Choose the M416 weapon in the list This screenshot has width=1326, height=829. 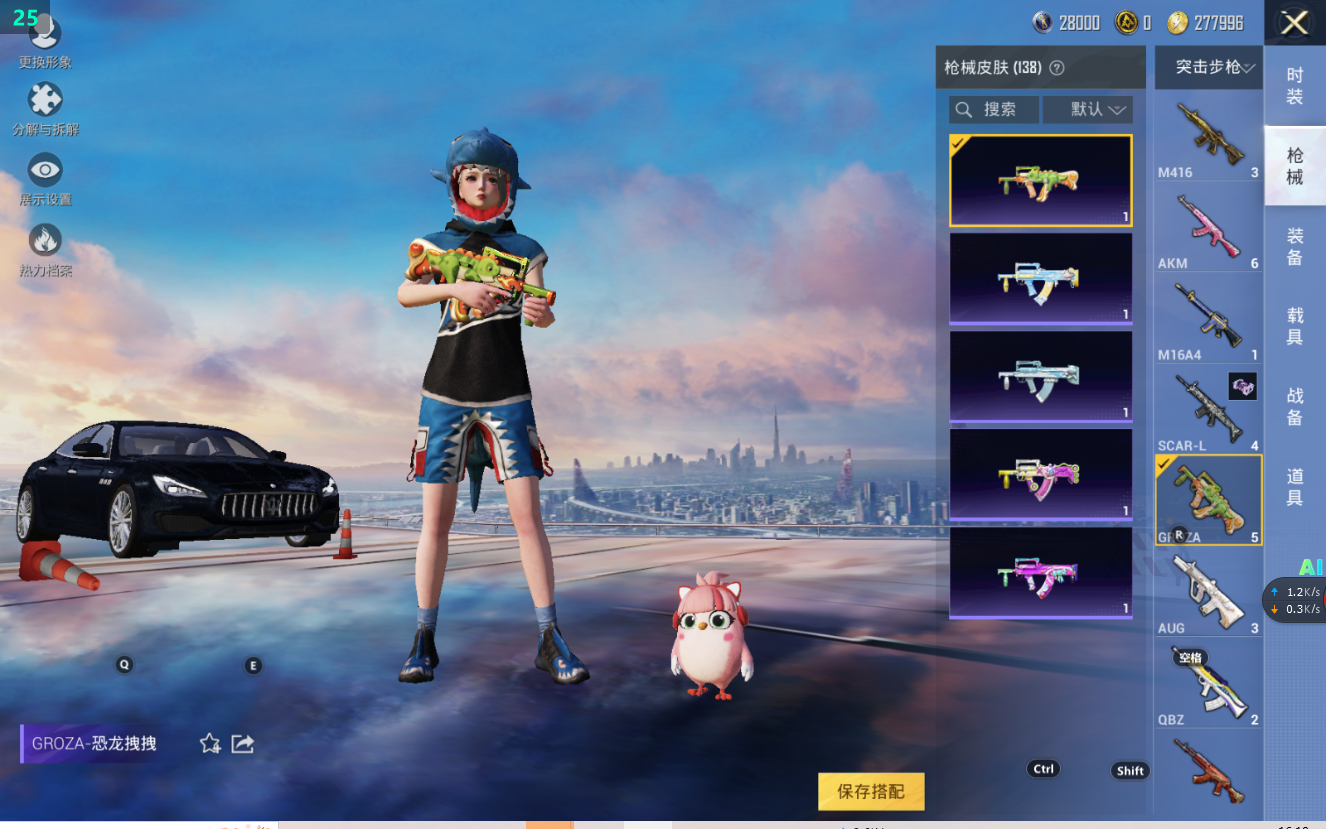(1208, 136)
